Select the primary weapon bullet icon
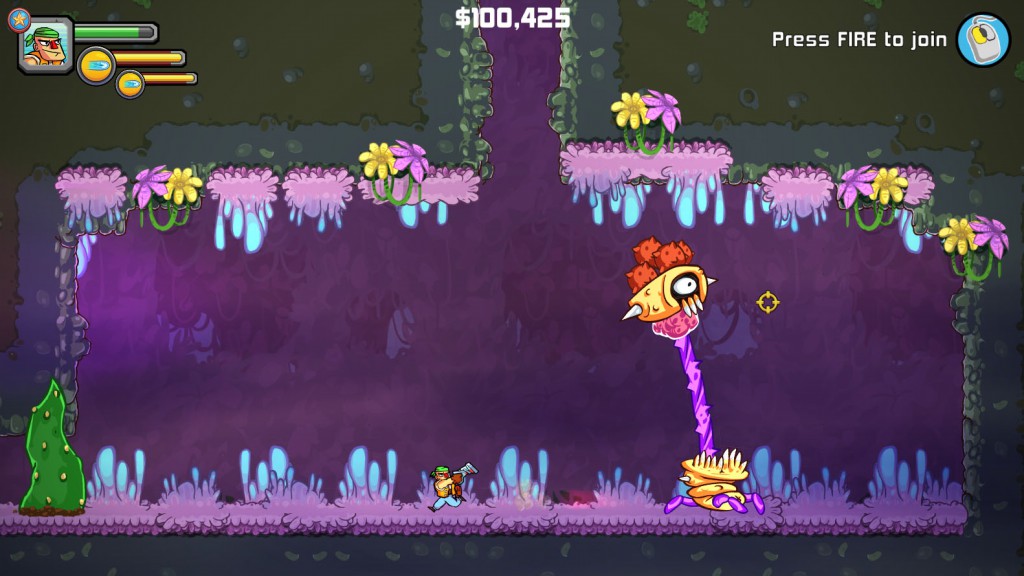1024x576 pixels. (96, 65)
